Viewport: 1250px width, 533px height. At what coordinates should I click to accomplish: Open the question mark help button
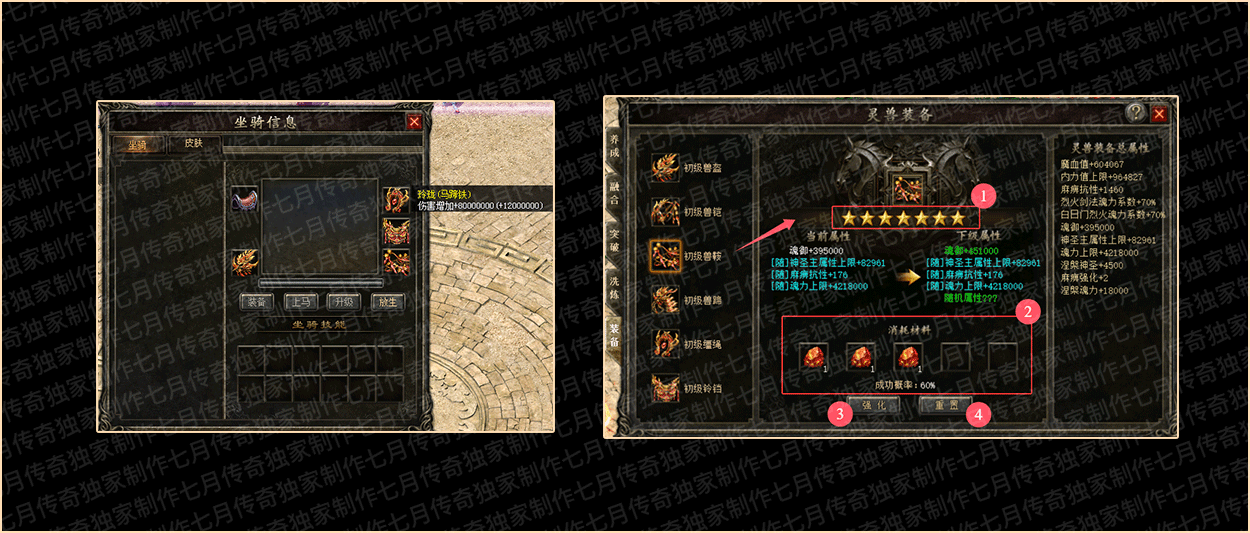pyautogui.click(x=1136, y=112)
